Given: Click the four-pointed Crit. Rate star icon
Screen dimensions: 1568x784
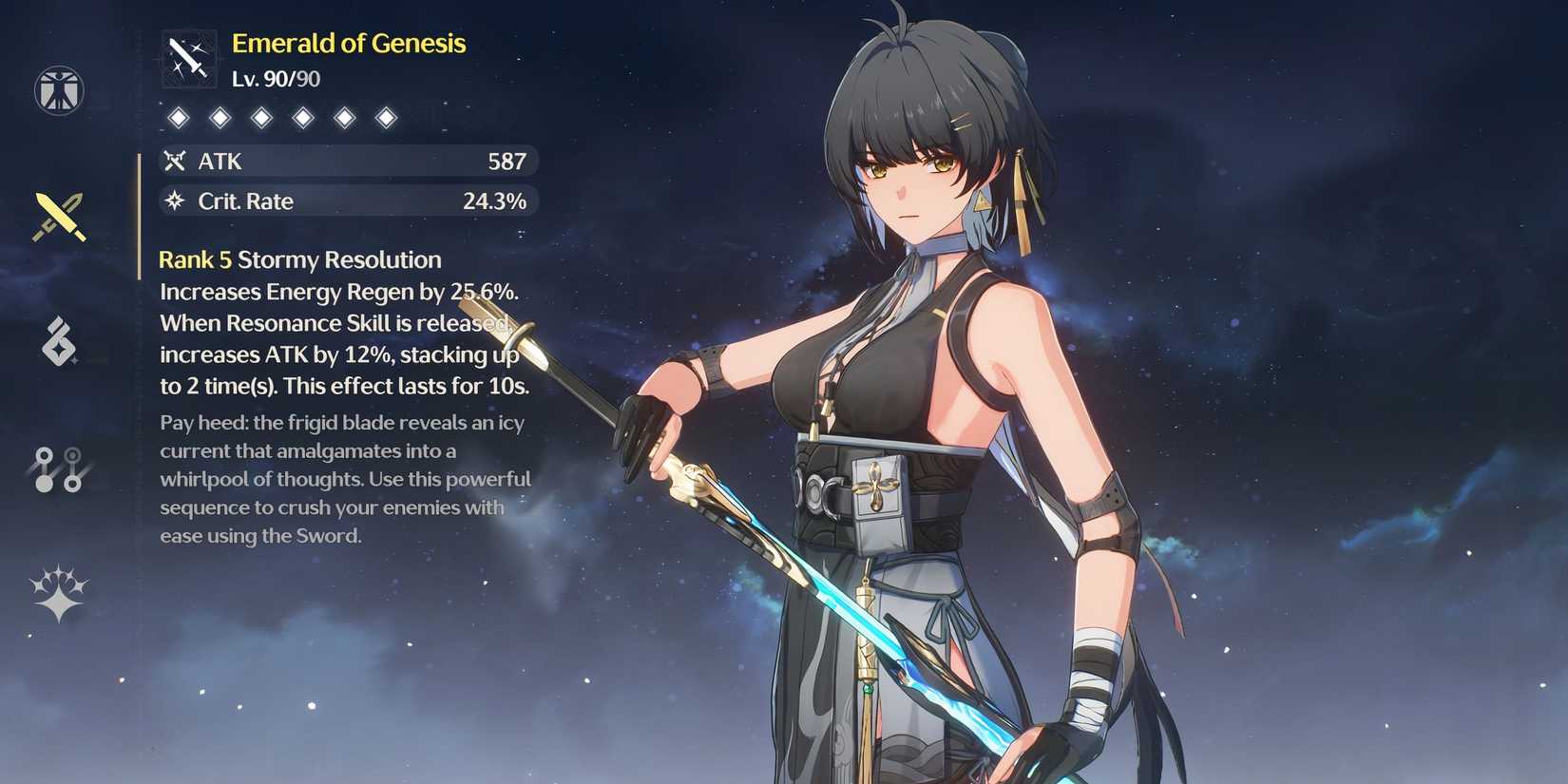Looking at the screenshot, I should tap(175, 201).
